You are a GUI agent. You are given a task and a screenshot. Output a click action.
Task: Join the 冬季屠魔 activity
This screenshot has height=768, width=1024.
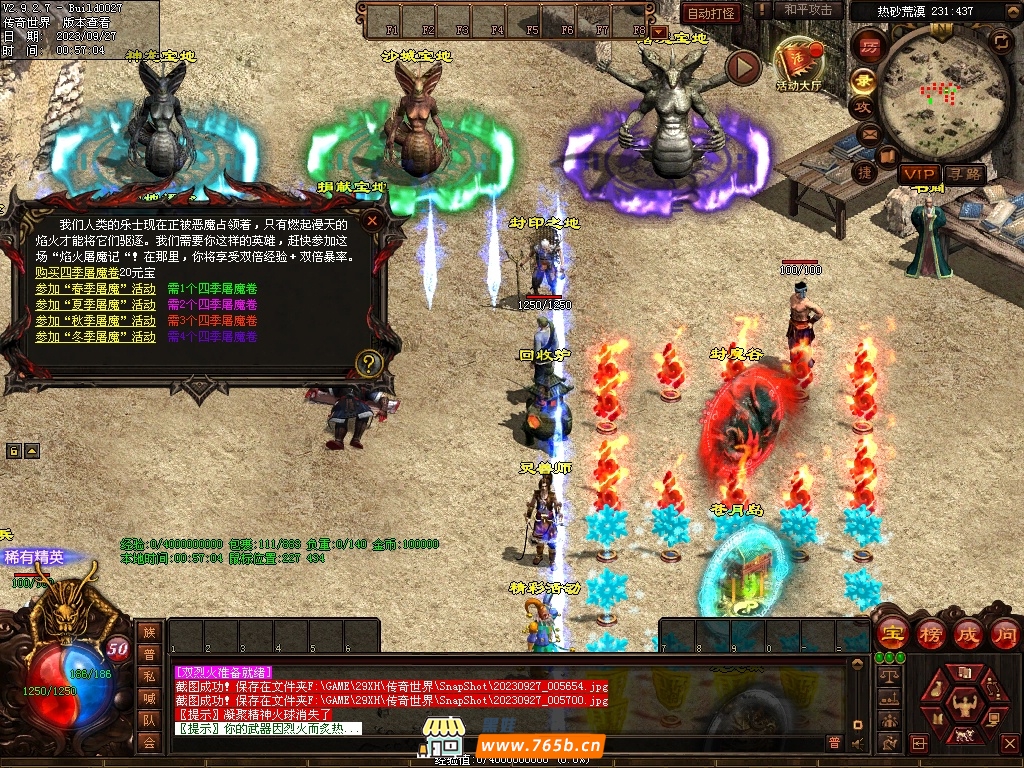(95, 337)
